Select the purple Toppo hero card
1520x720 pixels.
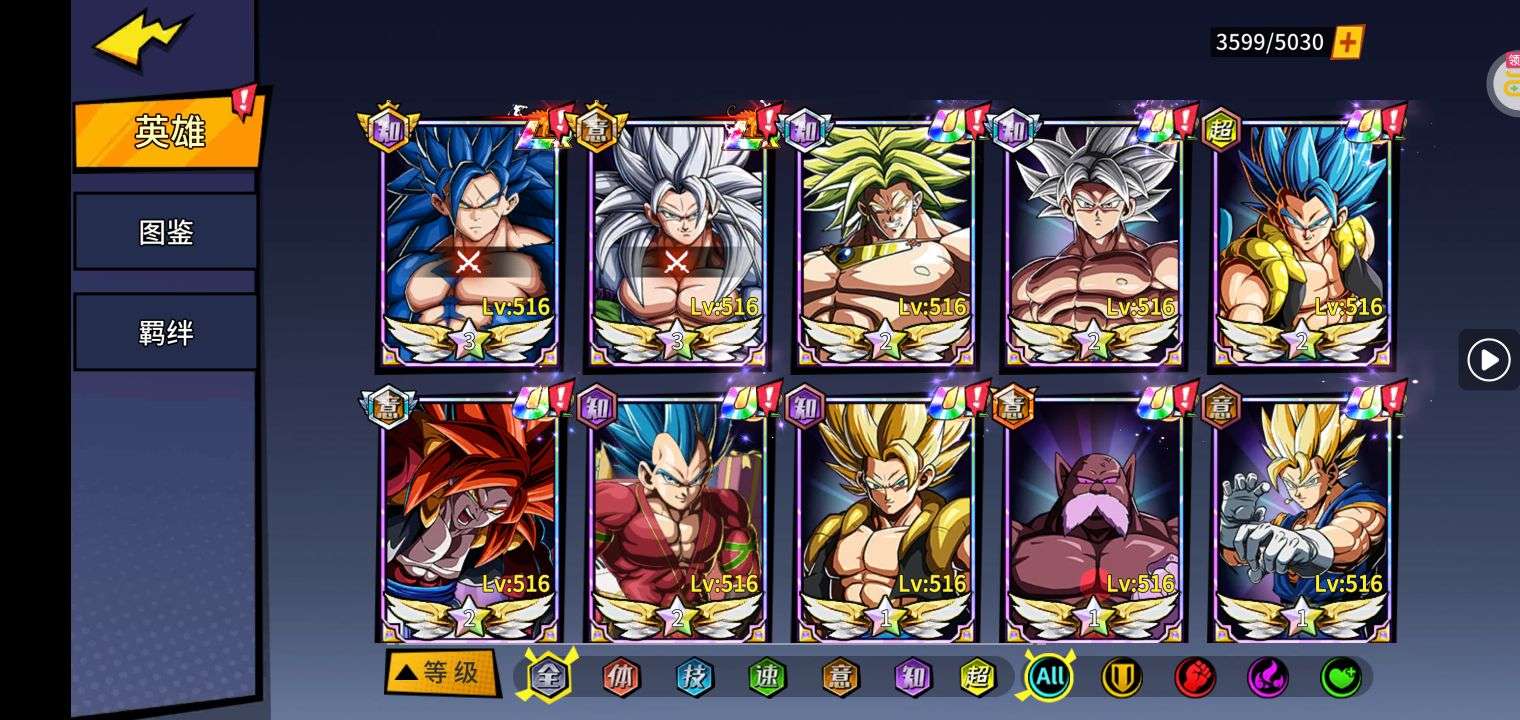click(x=1094, y=517)
